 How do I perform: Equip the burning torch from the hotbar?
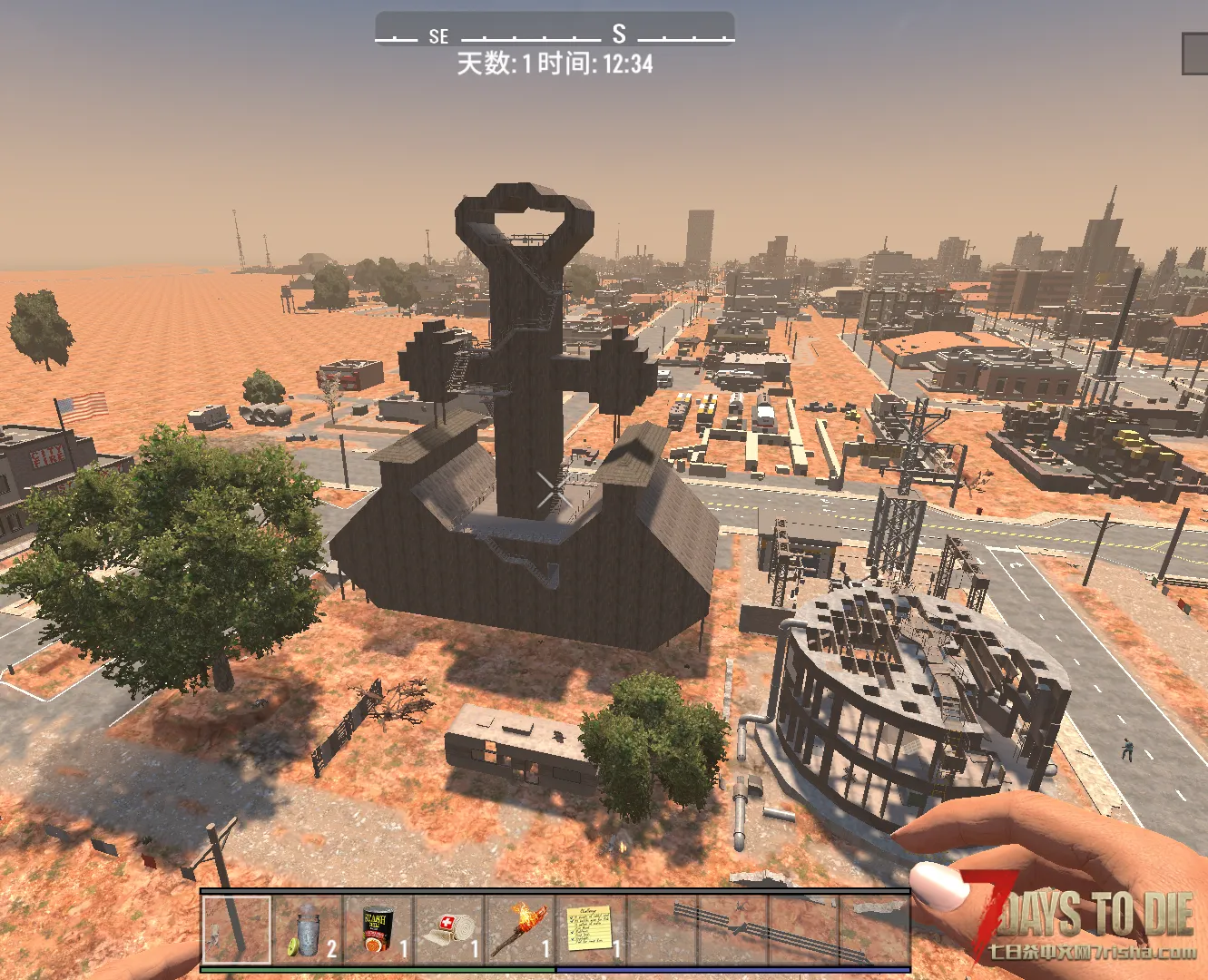(520, 930)
